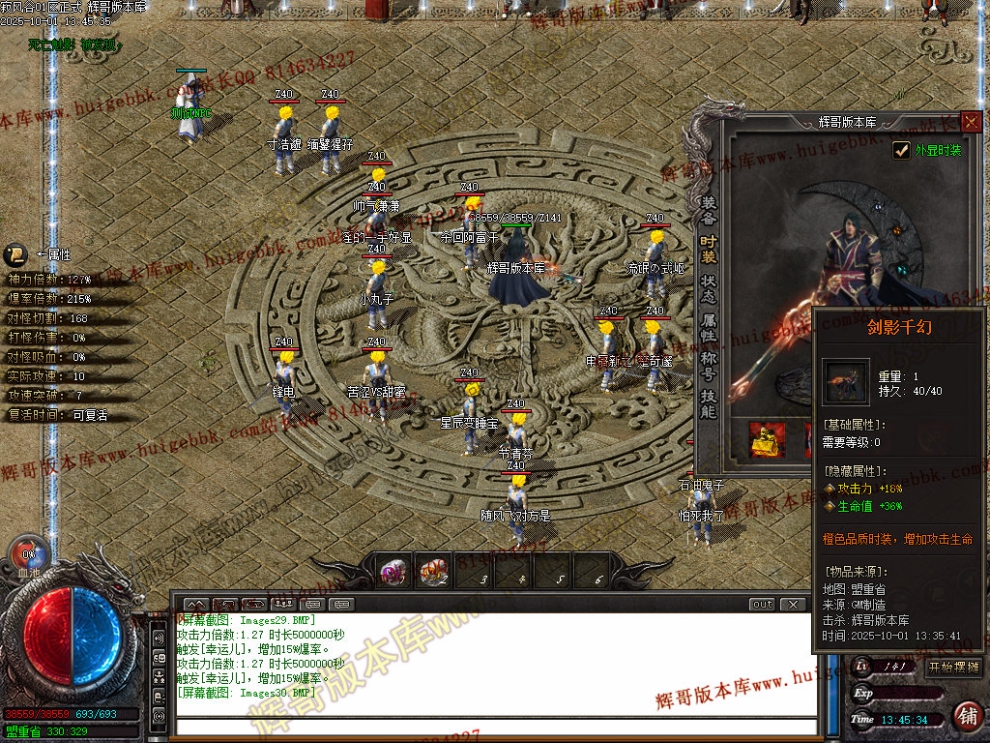Open the 状态 status tab
The height and width of the screenshot is (743, 990).
tap(708, 289)
